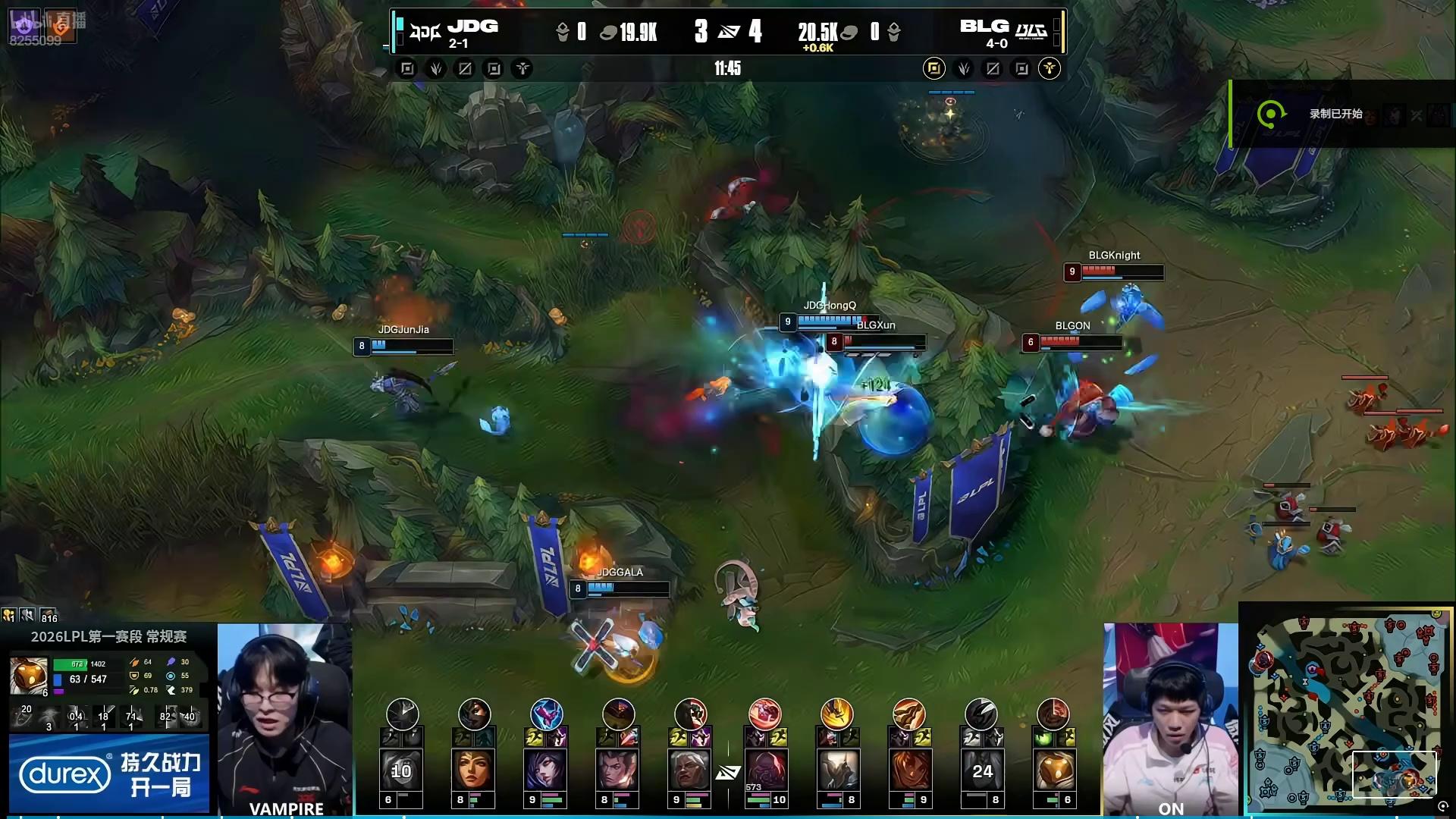Click the BLG team logo on the scoreboard
Screen dimensions: 1456x819
pos(1031,32)
